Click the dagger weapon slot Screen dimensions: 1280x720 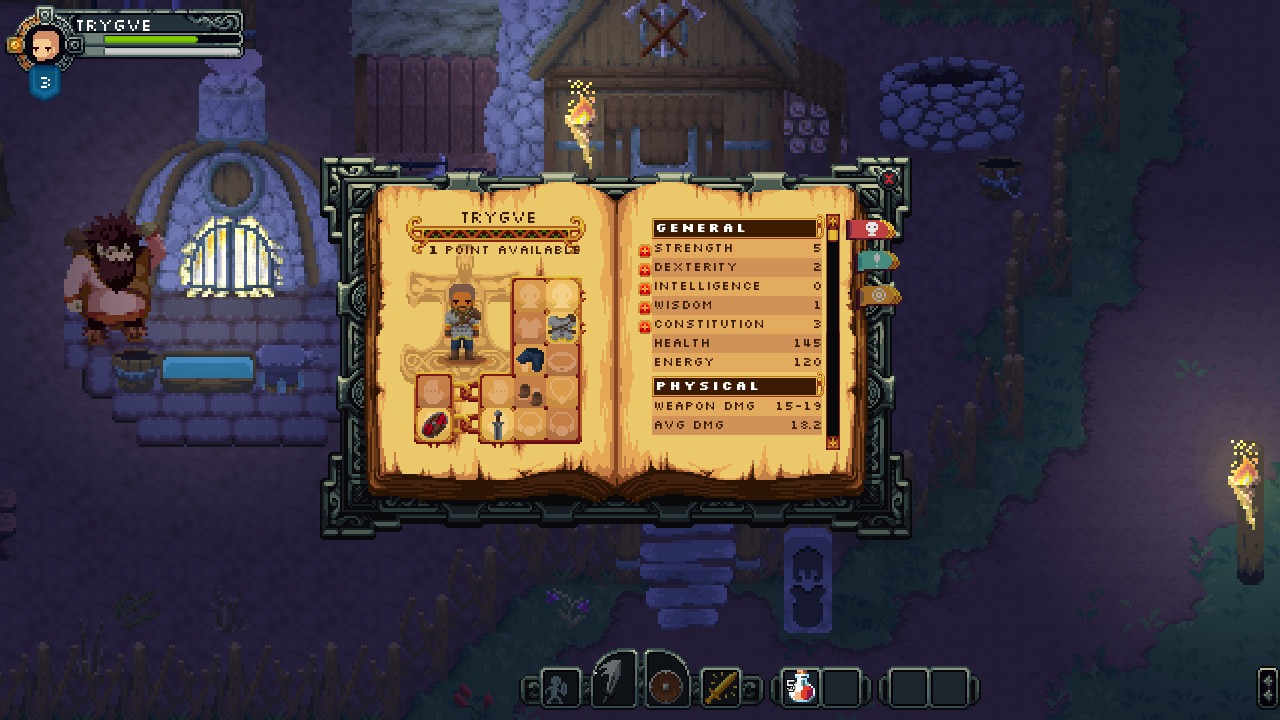tap(497, 424)
